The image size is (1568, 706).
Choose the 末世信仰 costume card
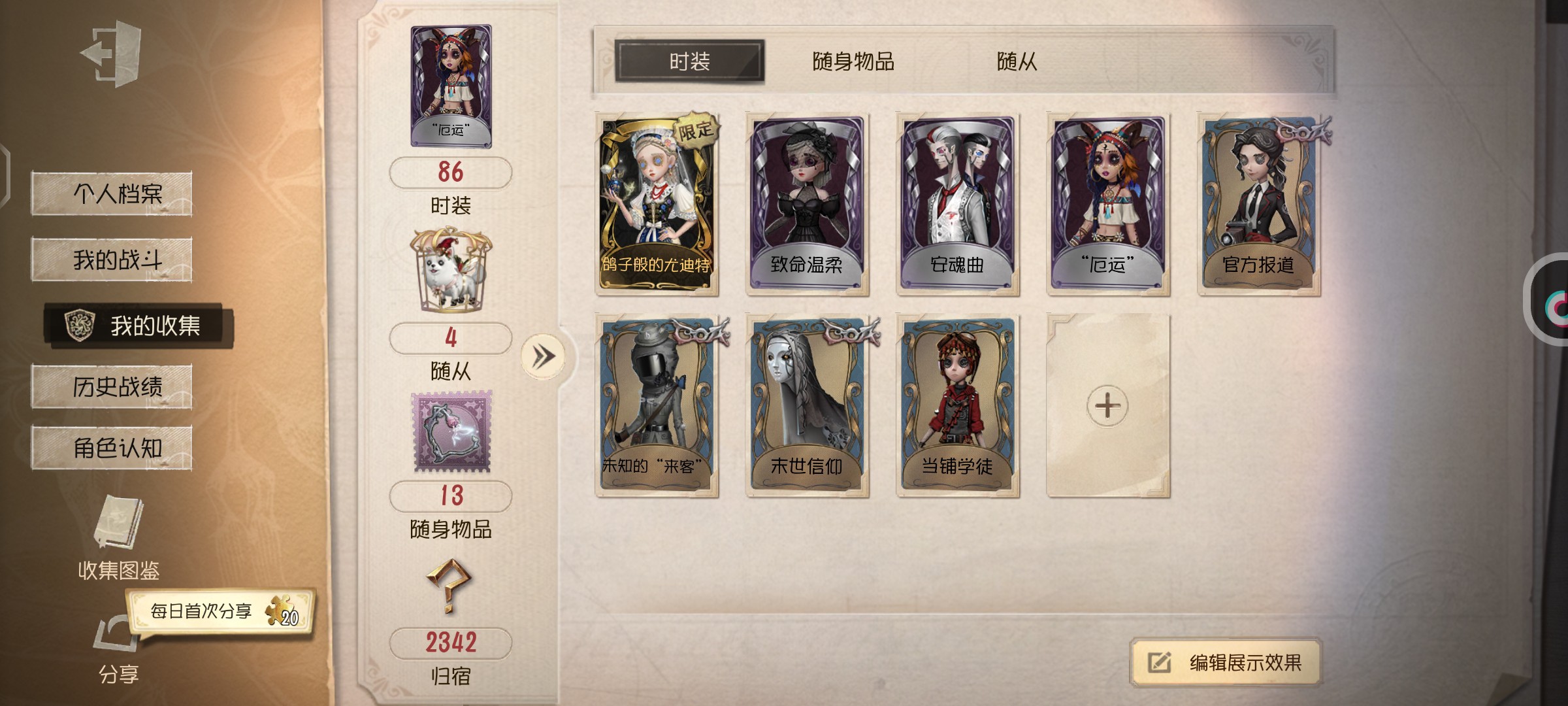[807, 405]
